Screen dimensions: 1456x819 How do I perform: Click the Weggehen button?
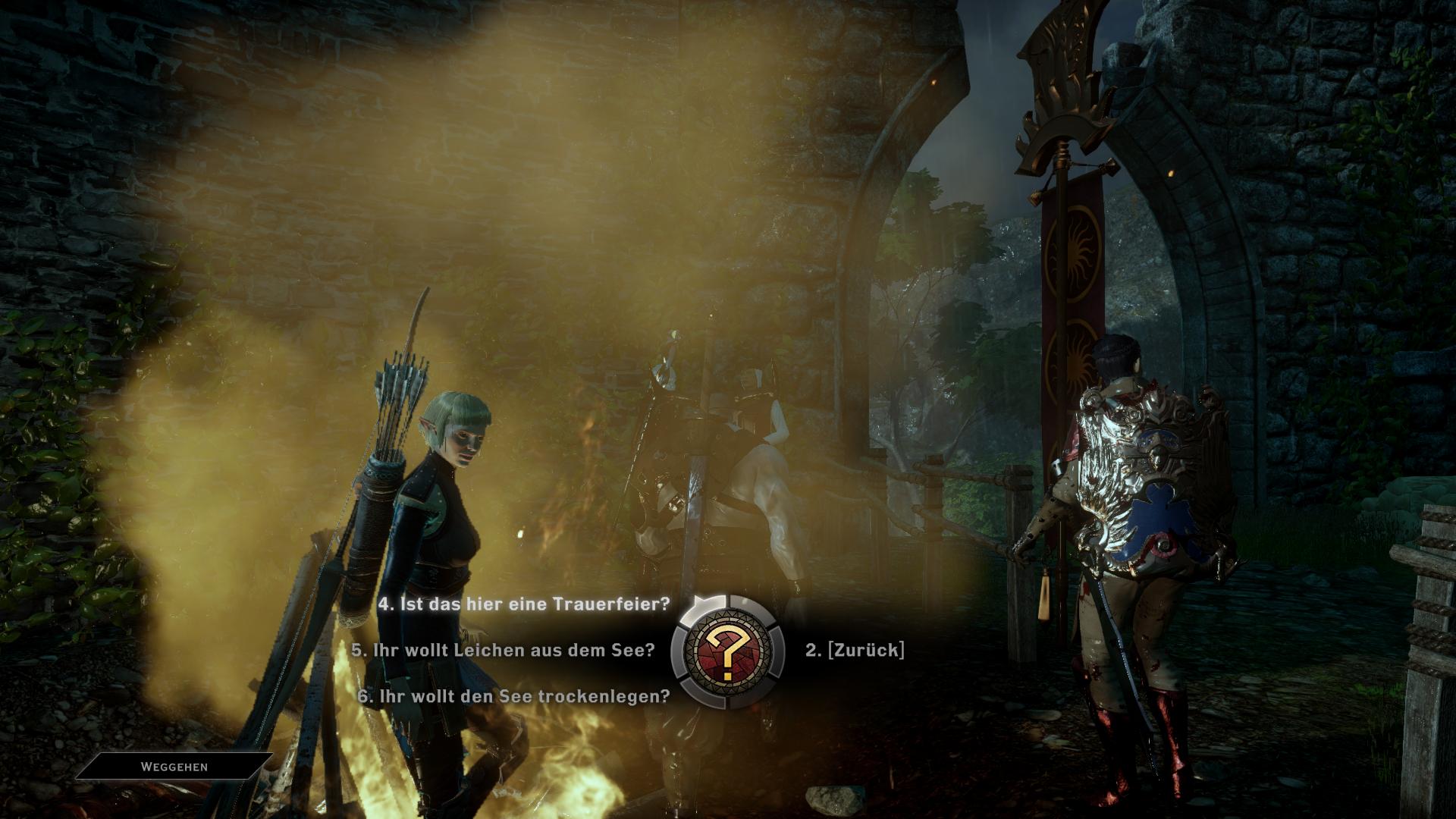pyautogui.click(x=174, y=767)
